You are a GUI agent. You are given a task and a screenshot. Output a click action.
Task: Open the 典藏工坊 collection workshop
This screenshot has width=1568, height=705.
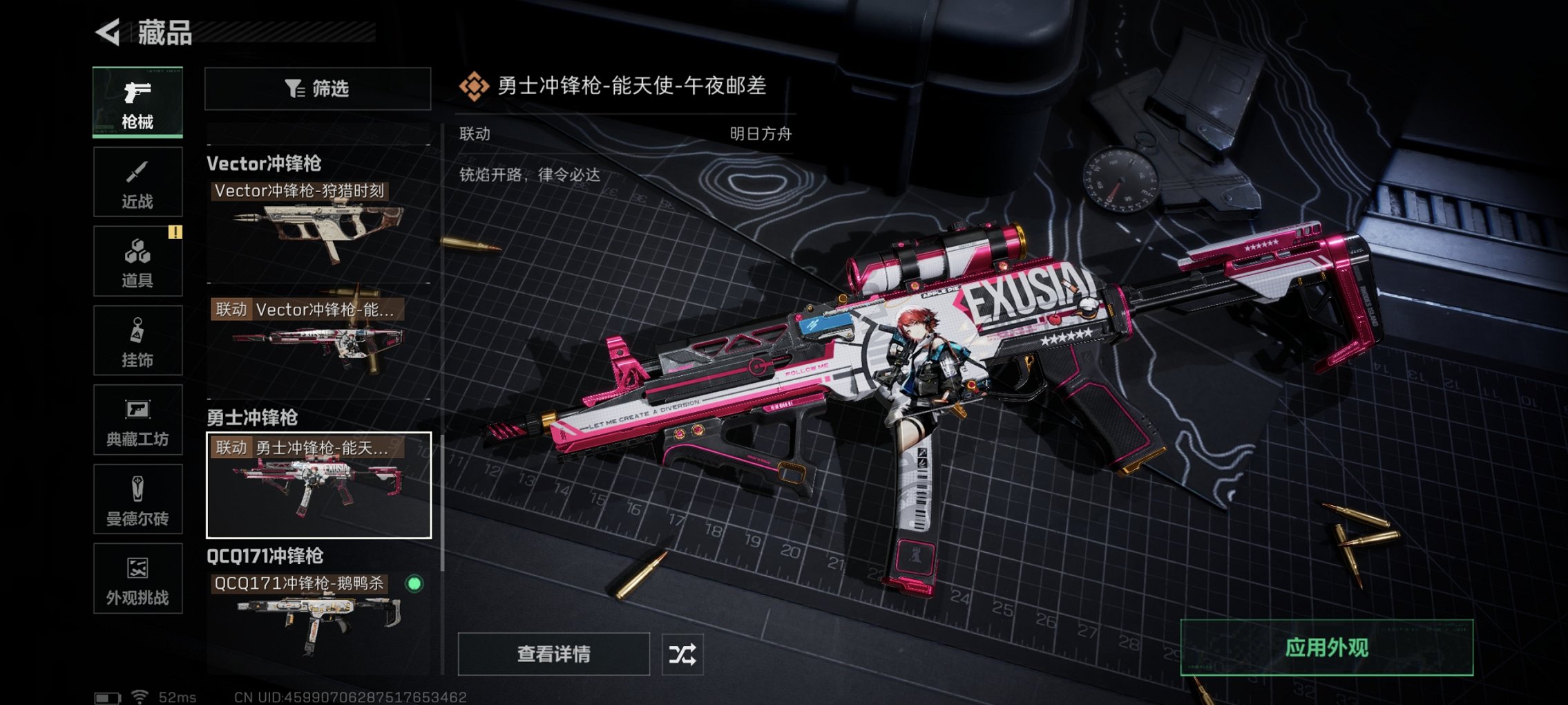coord(137,420)
